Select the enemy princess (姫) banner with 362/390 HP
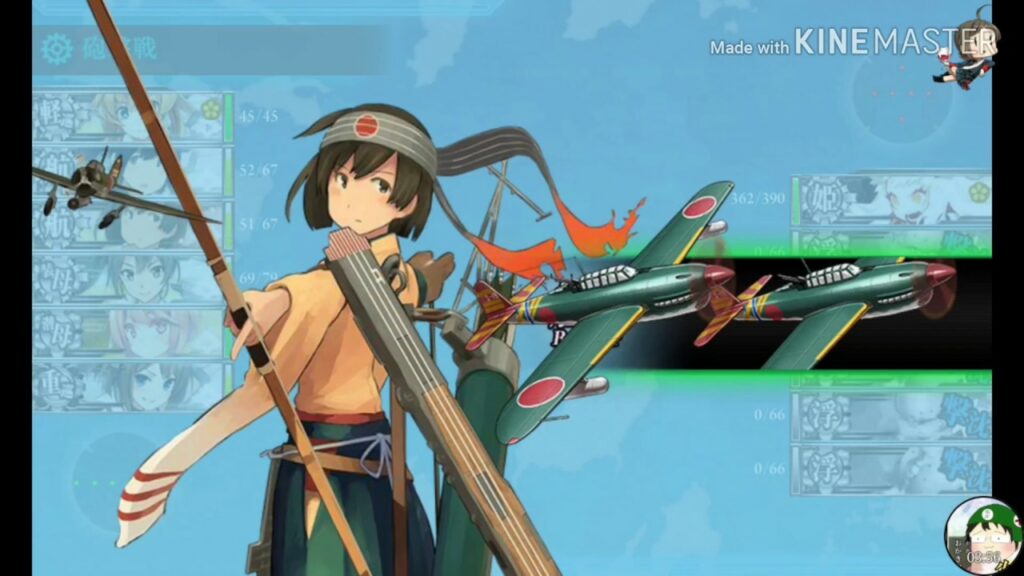This screenshot has width=1024, height=576. 890,201
